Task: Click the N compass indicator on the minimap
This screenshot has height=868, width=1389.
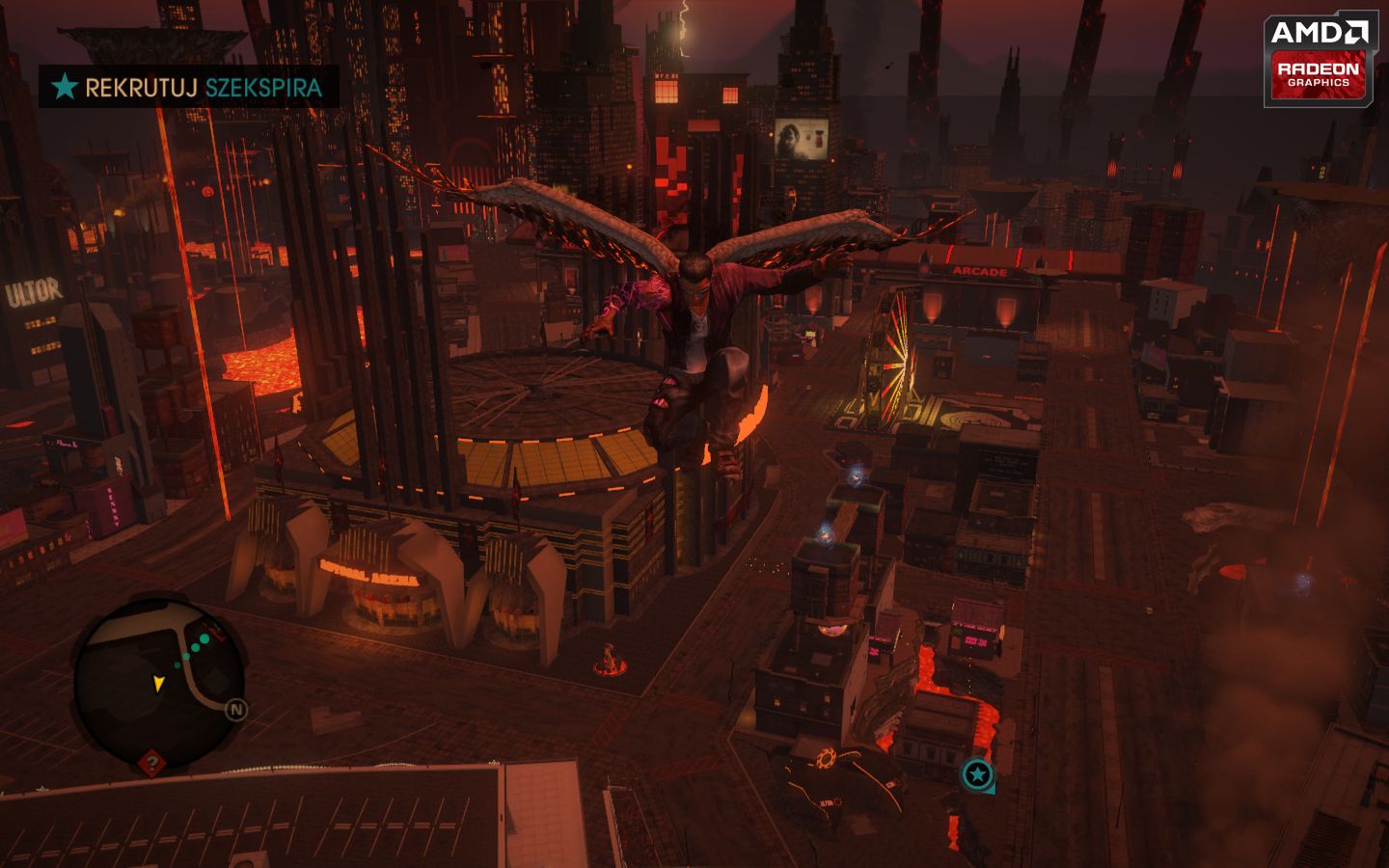Action: click(x=236, y=709)
